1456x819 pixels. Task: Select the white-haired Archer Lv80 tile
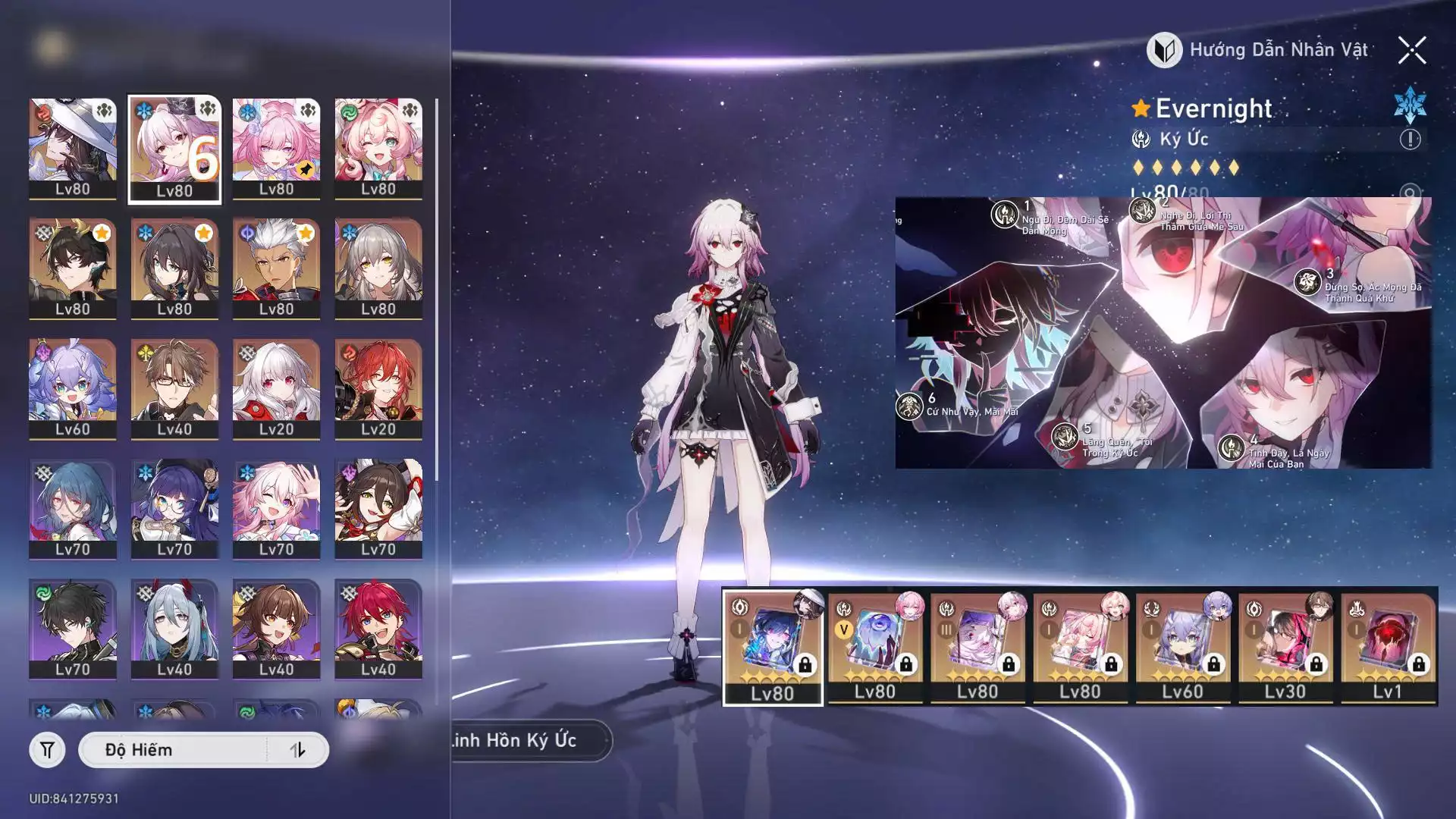(276, 268)
